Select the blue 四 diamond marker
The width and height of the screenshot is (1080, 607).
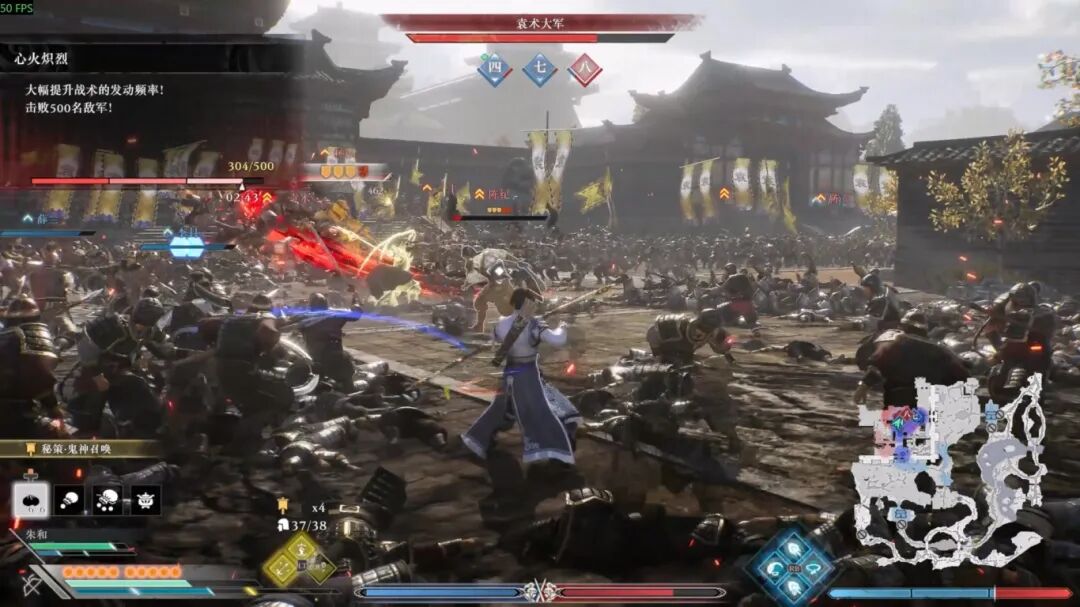click(493, 69)
